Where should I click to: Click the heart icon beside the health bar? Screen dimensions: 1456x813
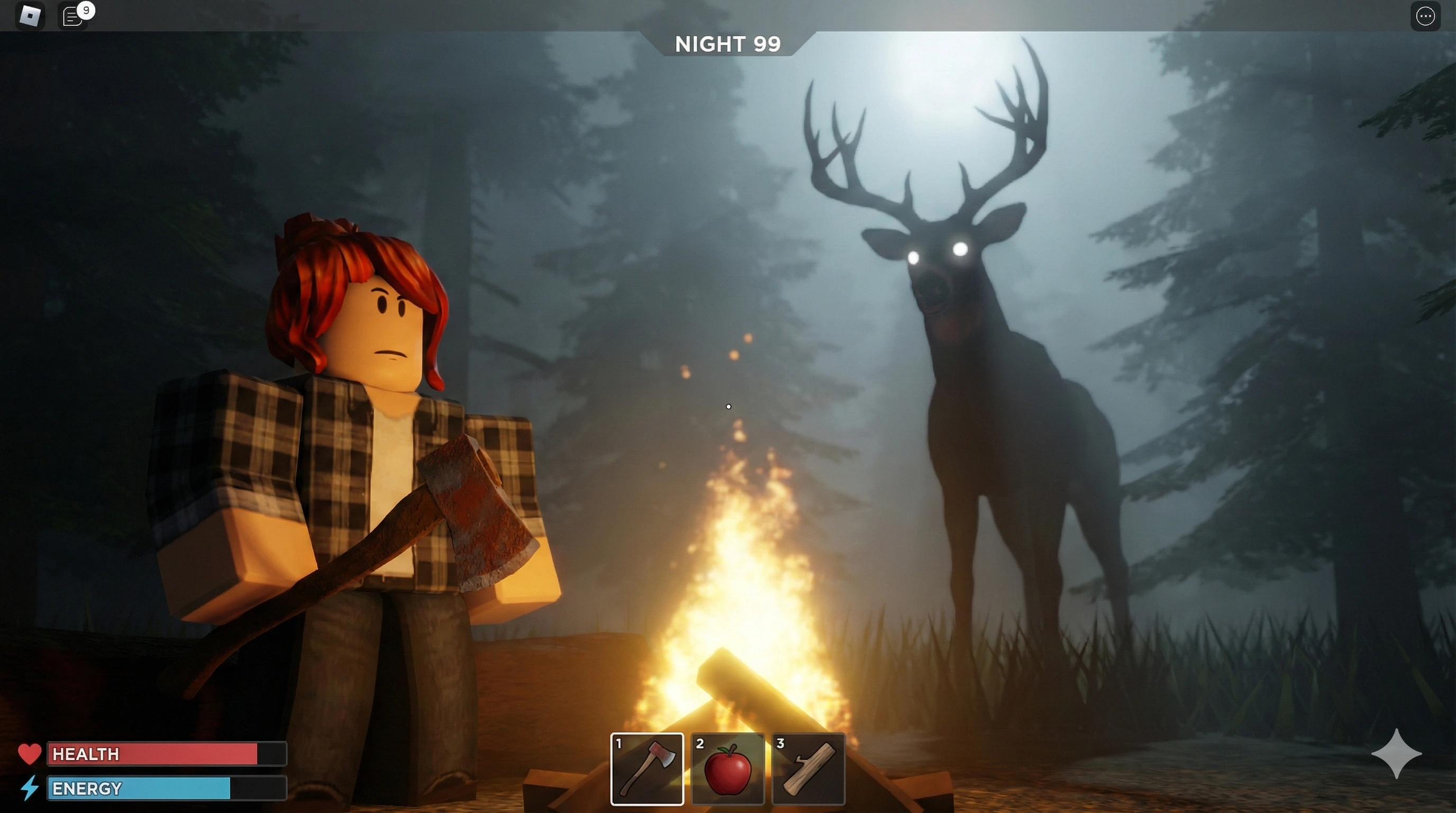pos(30,754)
